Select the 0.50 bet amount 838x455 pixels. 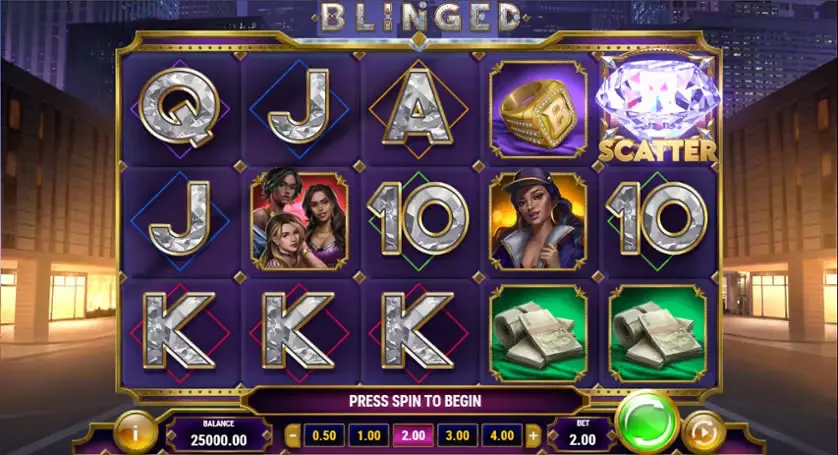pyautogui.click(x=323, y=436)
